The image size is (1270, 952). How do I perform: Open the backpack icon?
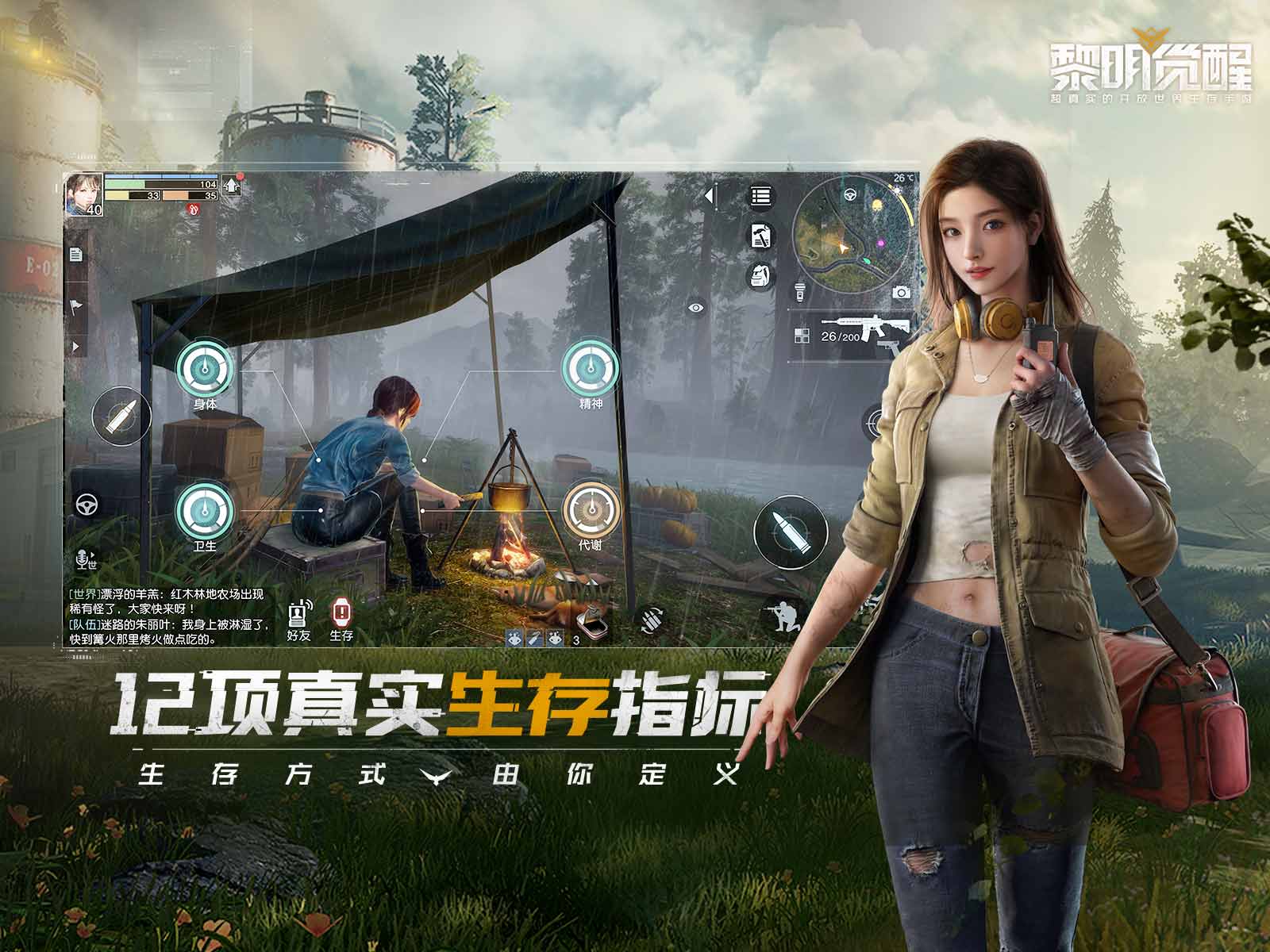(760, 274)
